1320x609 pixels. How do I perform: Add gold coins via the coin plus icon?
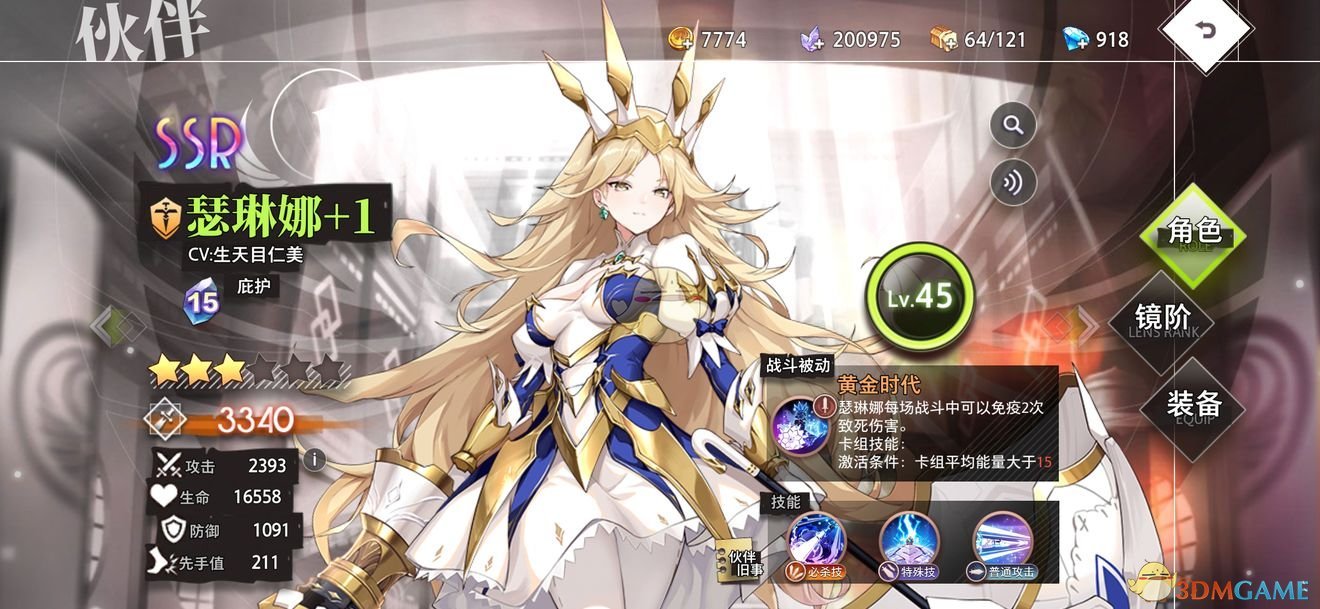pos(682,39)
